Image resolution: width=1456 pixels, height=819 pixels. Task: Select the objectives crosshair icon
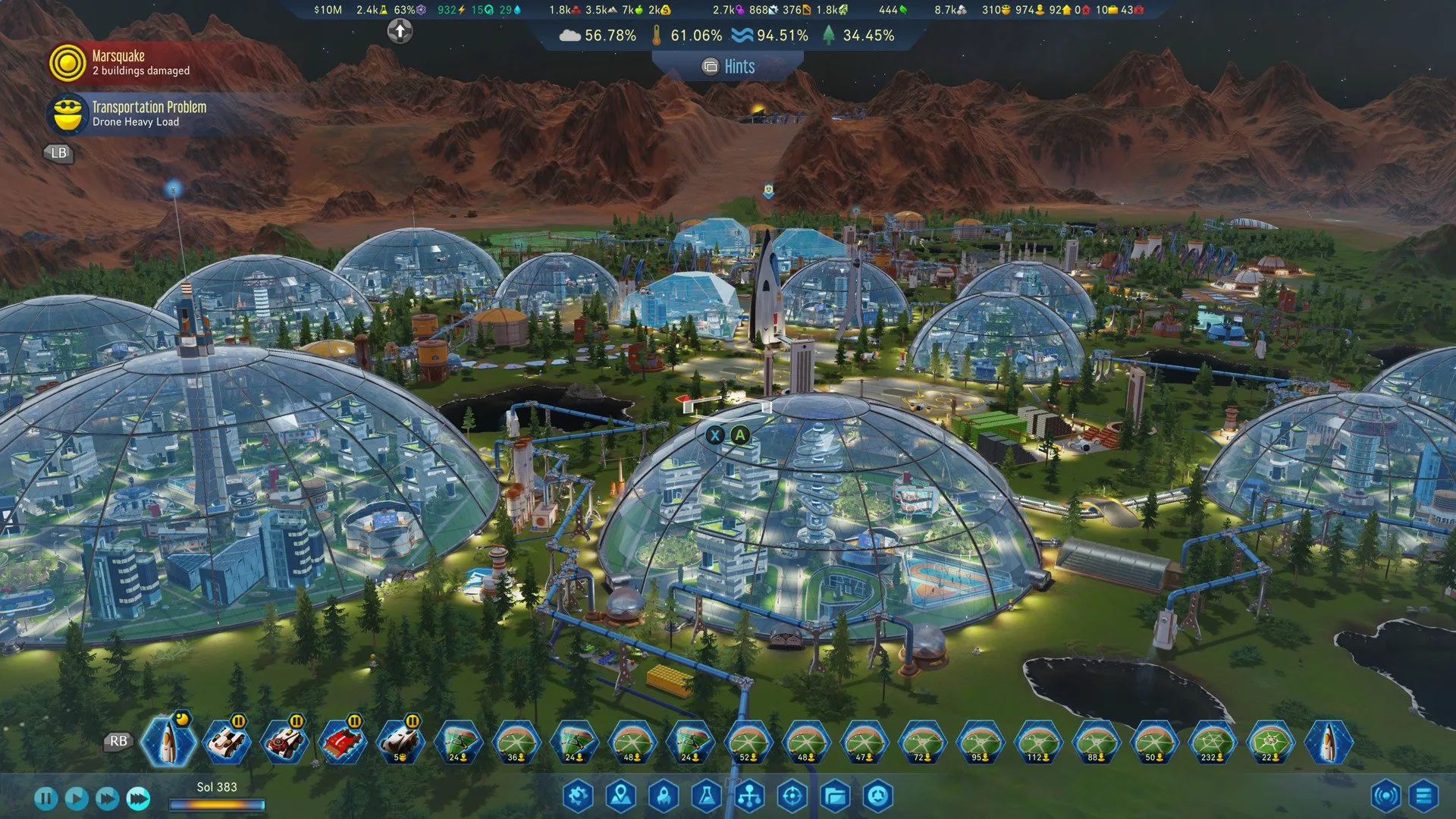click(x=792, y=795)
